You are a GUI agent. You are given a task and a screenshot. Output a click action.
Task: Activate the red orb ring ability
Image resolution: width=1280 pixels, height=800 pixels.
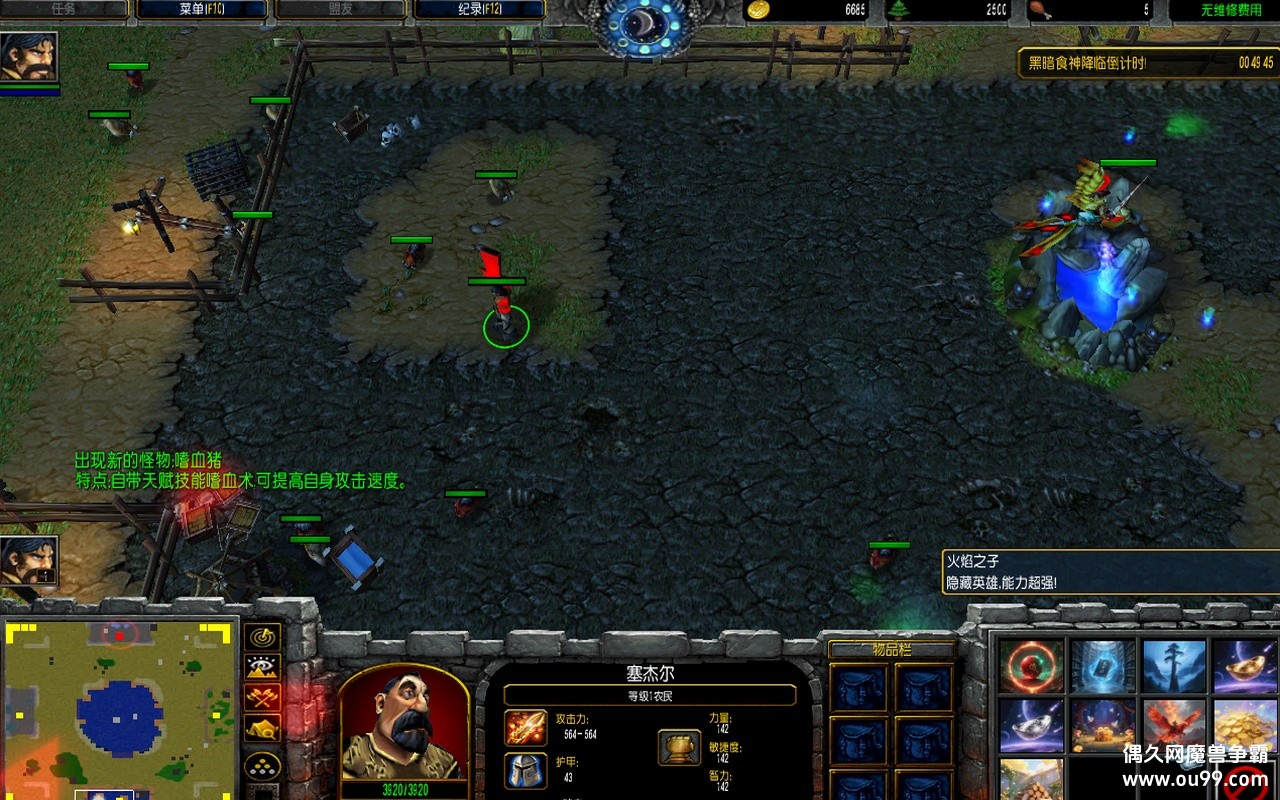[x=1030, y=667]
